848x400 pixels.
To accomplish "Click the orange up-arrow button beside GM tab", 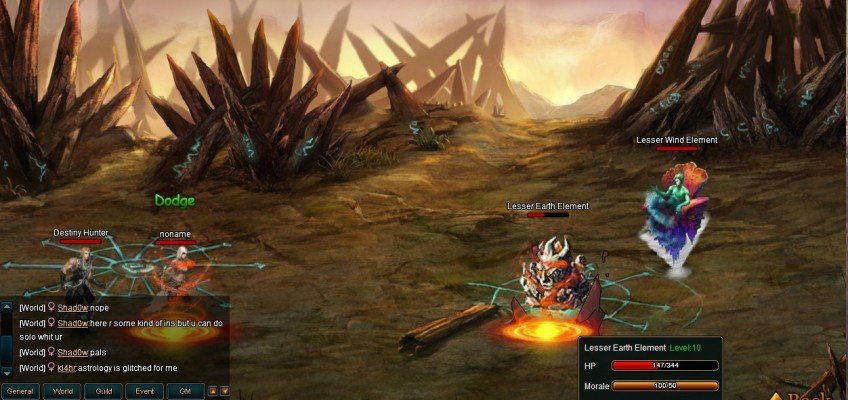I will click(213, 391).
